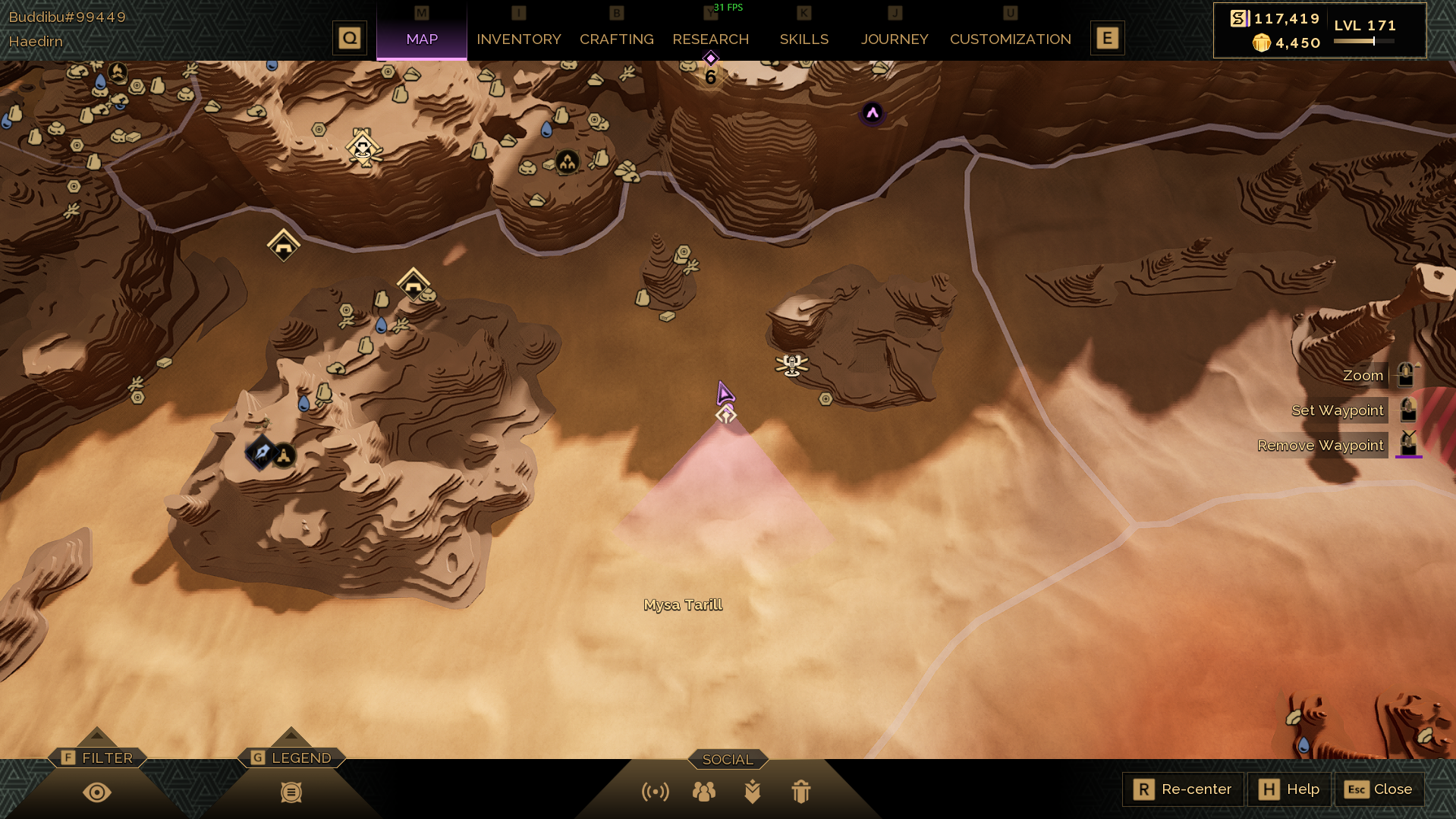Open the map Help
1456x819 pixels.
point(1290,789)
